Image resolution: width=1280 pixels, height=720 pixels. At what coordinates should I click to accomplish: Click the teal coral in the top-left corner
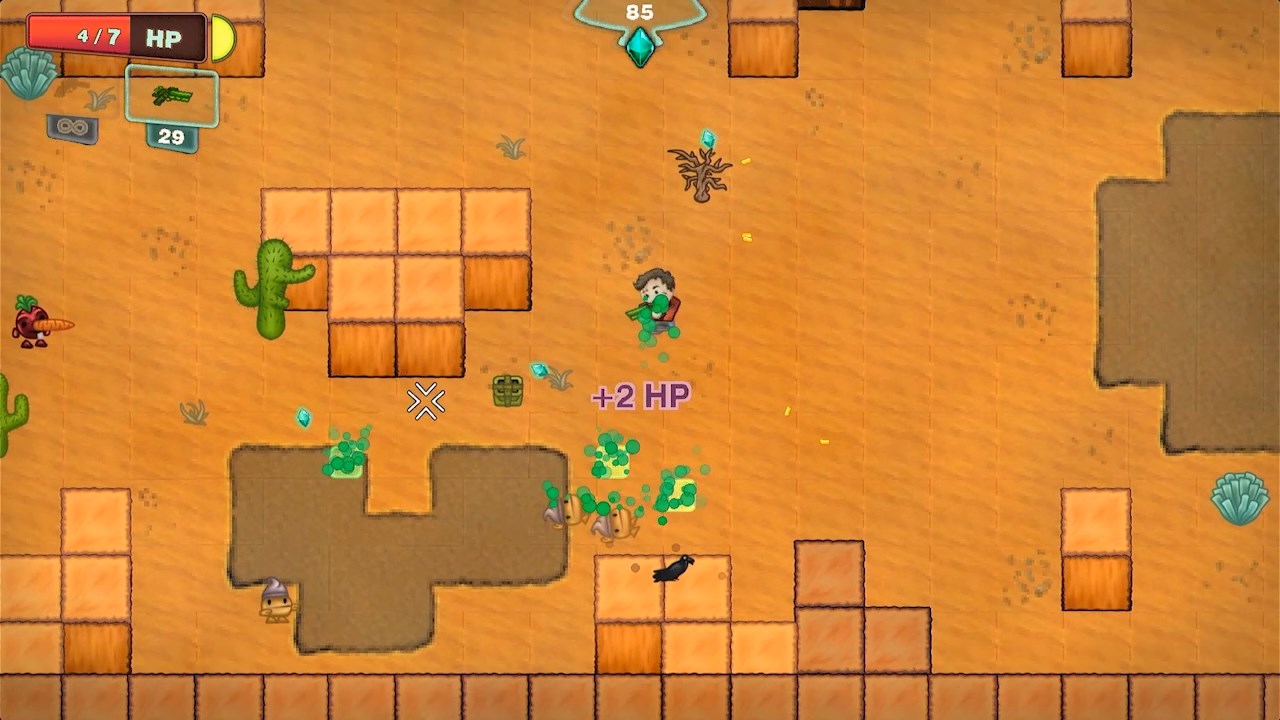click(x=30, y=75)
